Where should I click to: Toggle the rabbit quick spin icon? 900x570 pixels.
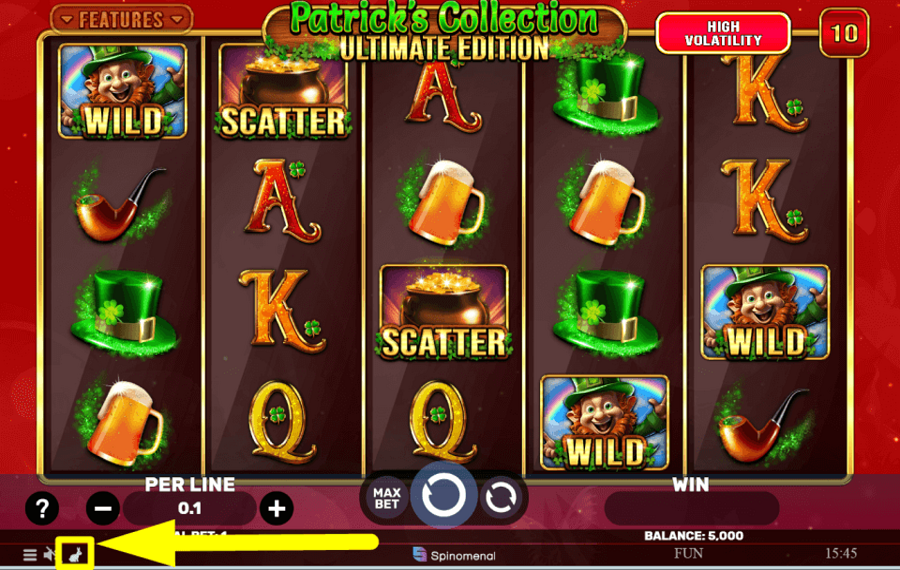tap(75, 553)
